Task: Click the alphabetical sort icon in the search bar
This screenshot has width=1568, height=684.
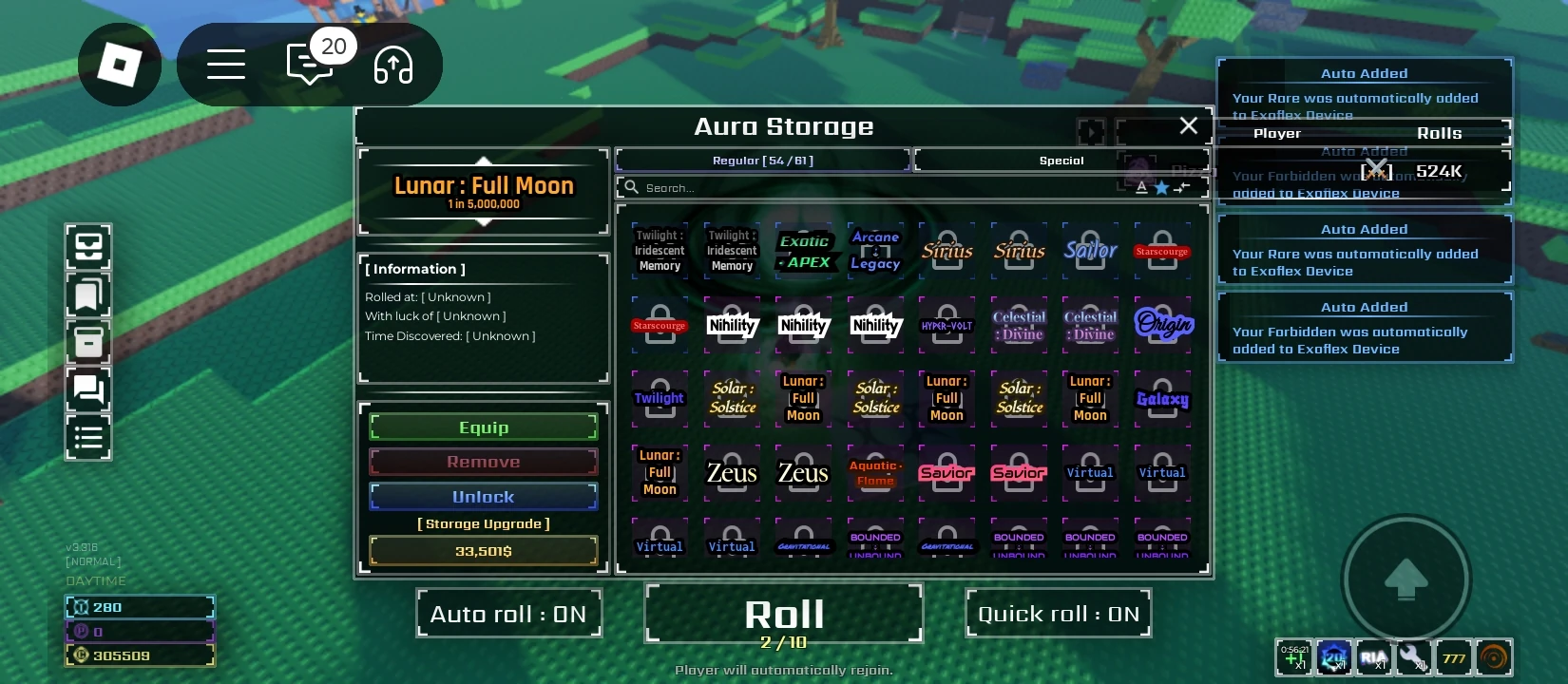Action: pyautogui.click(x=1140, y=187)
